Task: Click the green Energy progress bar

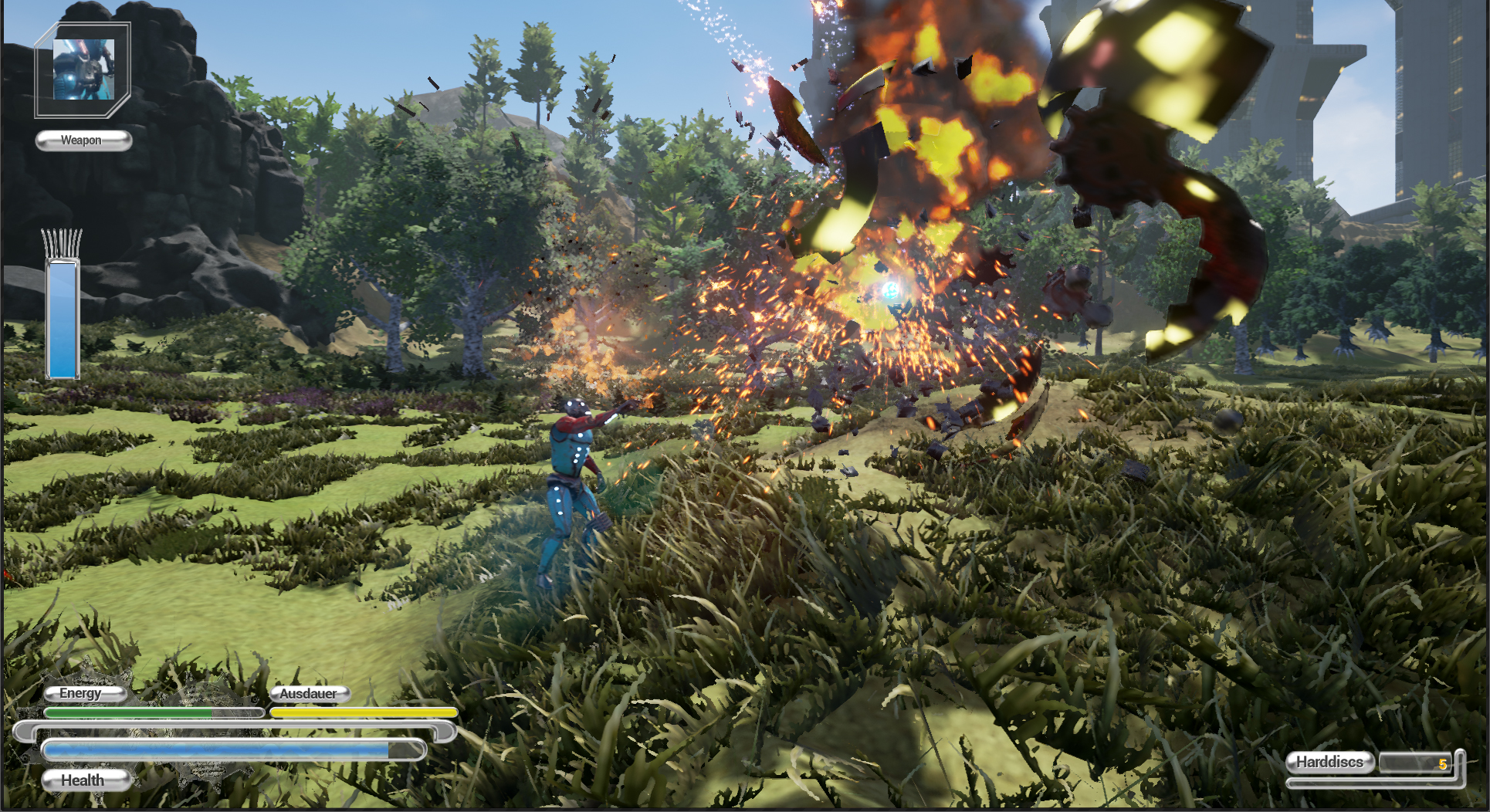Action: tap(131, 713)
